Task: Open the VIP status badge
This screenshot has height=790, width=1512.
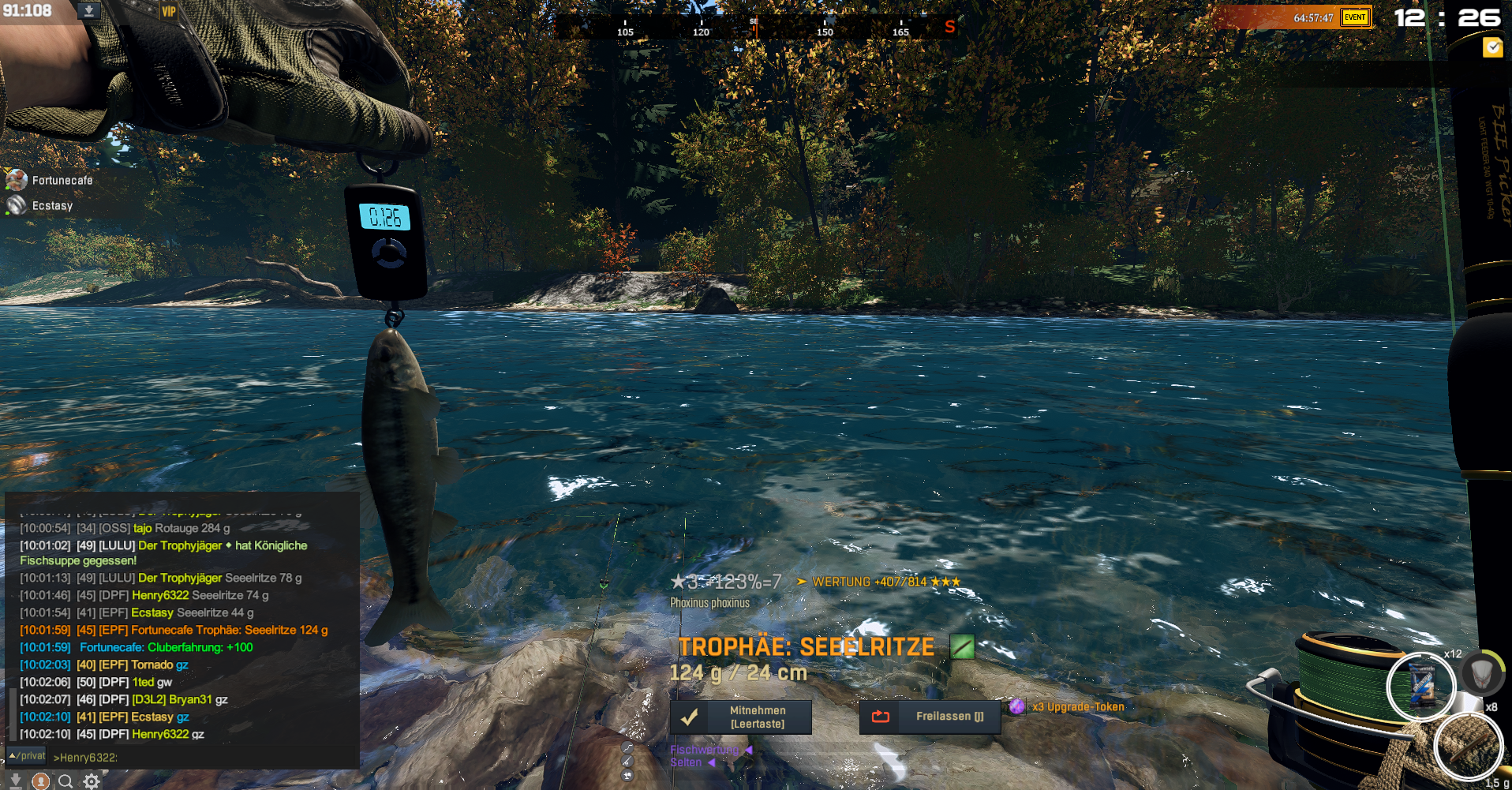Action: (168, 11)
